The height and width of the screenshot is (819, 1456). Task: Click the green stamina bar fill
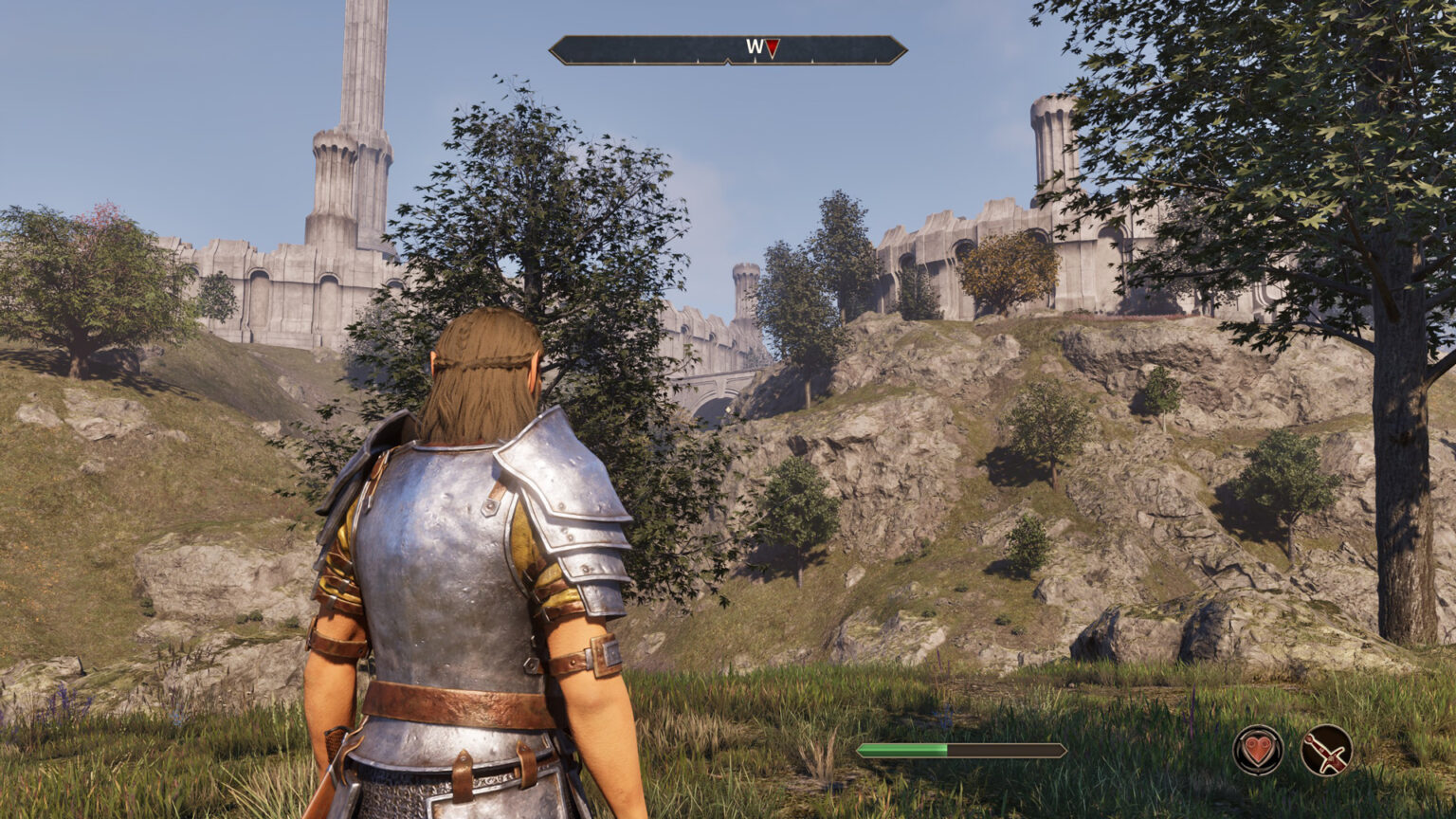click(901, 748)
